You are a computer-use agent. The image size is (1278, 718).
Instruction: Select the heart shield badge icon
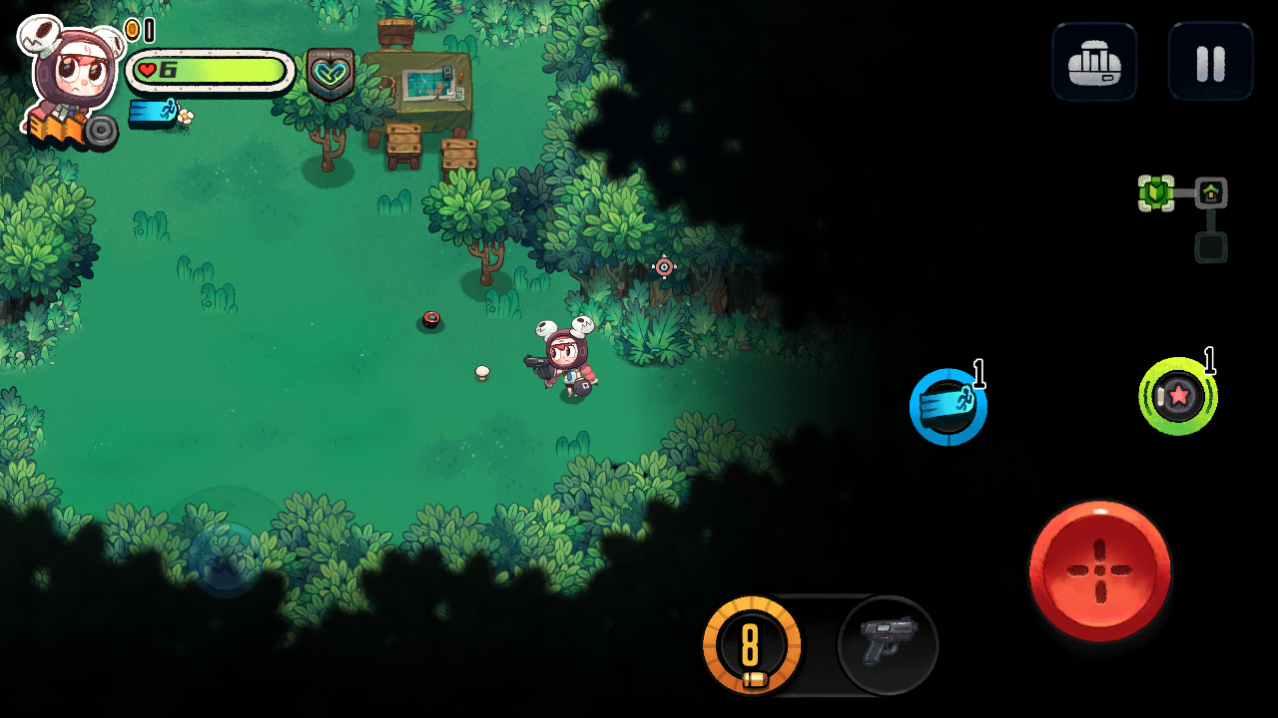point(330,72)
